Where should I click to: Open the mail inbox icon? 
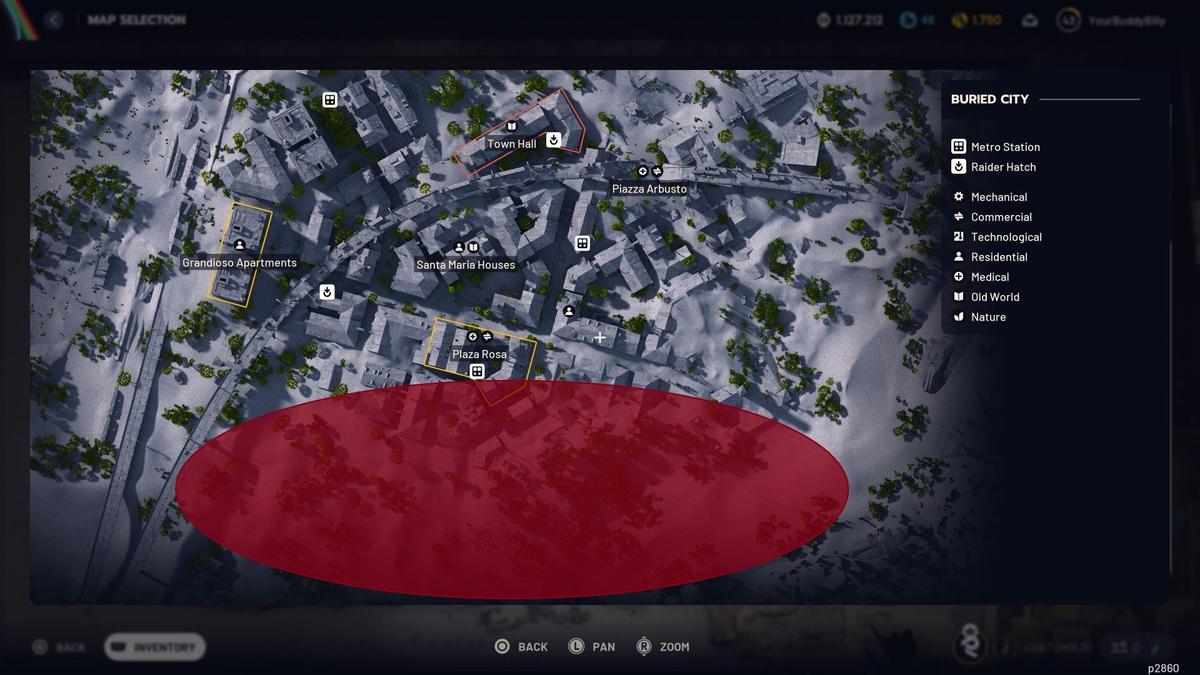(x=1029, y=20)
